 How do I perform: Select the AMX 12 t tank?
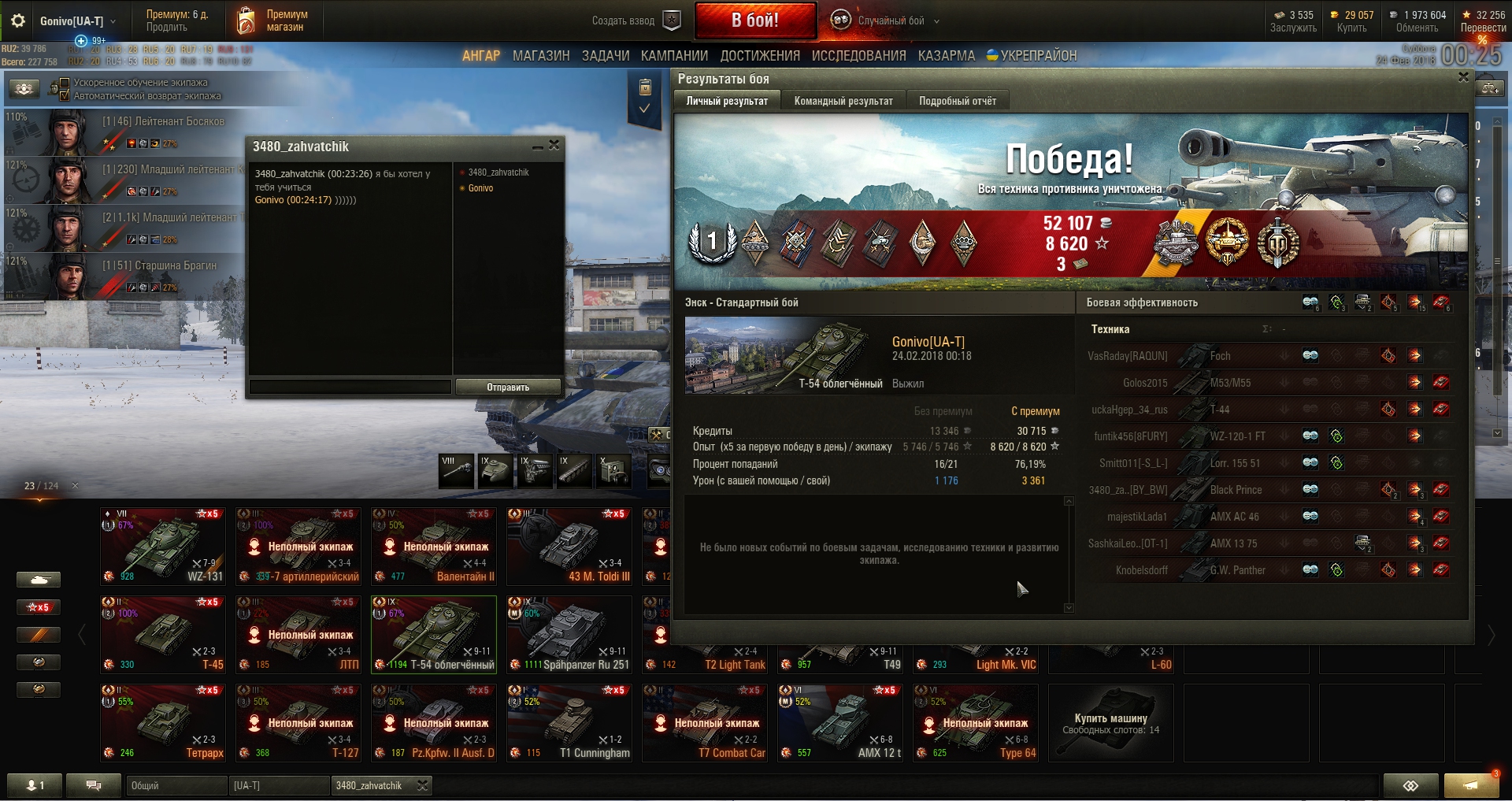click(x=840, y=722)
